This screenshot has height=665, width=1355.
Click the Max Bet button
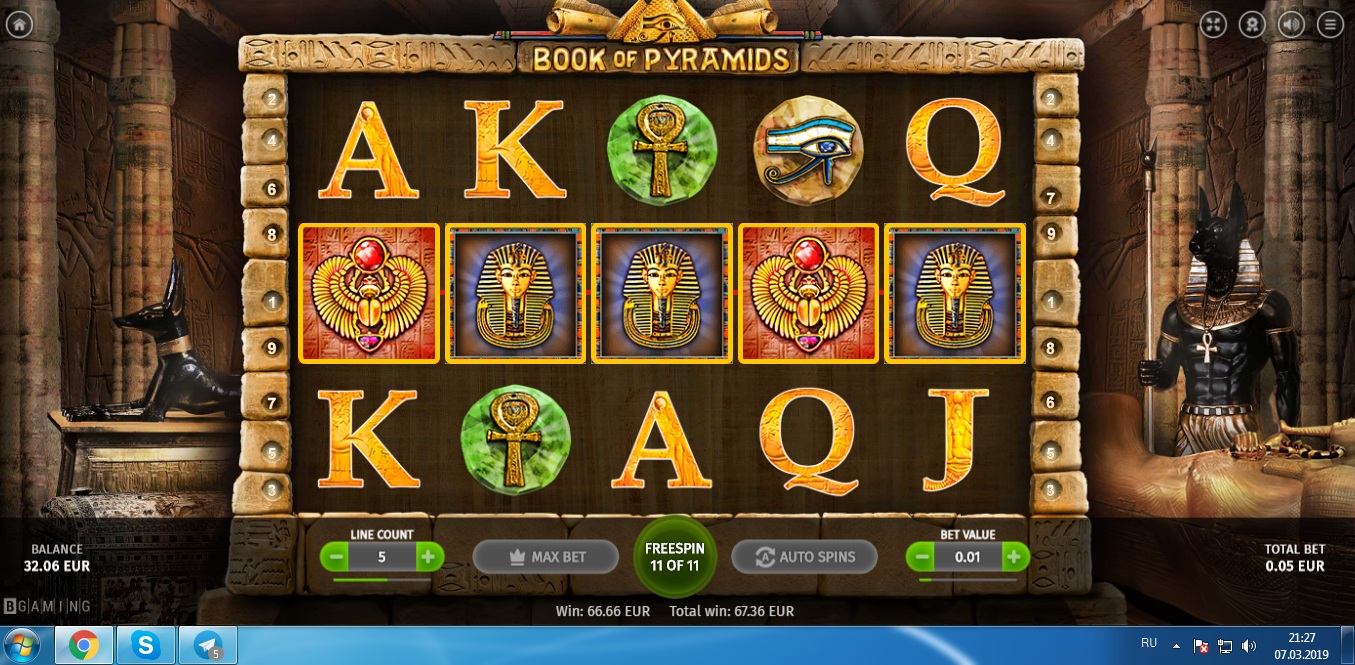[545, 557]
